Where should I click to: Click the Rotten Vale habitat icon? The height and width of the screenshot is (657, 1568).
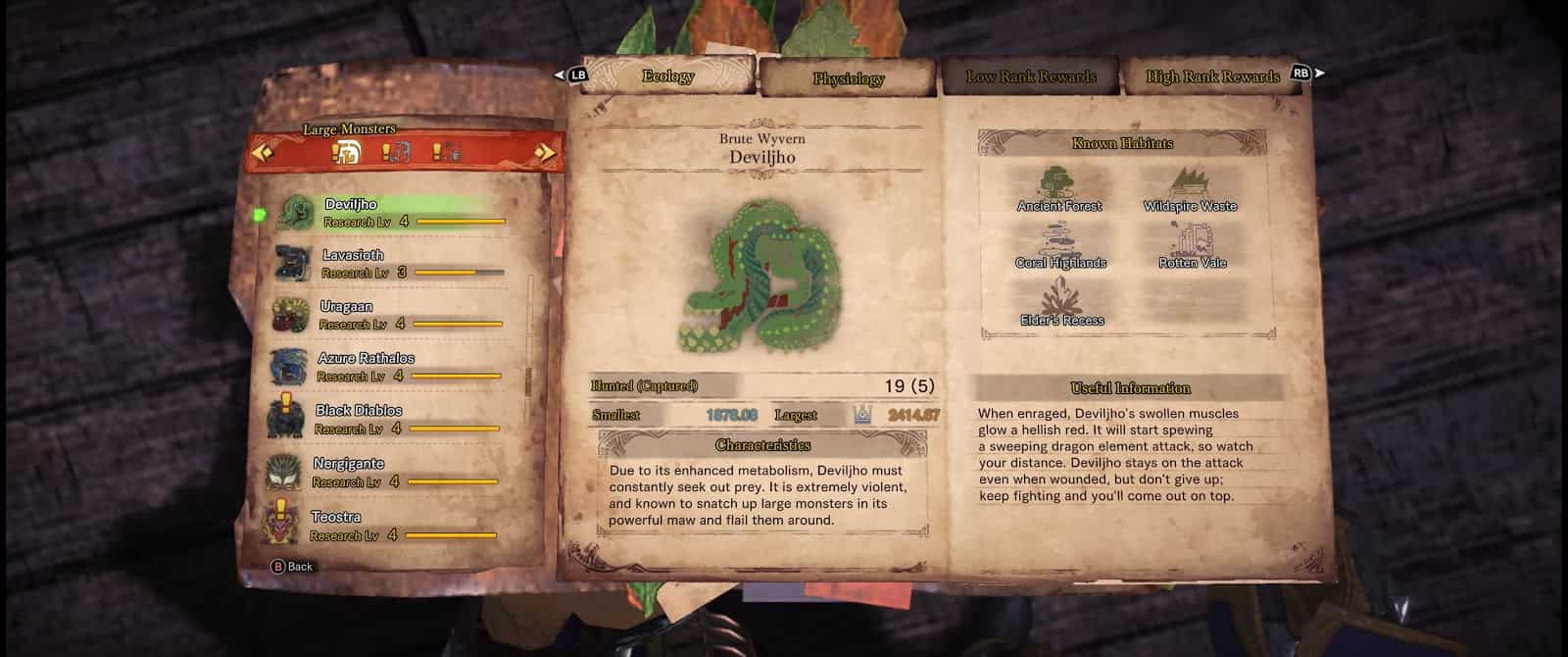coord(1191,241)
